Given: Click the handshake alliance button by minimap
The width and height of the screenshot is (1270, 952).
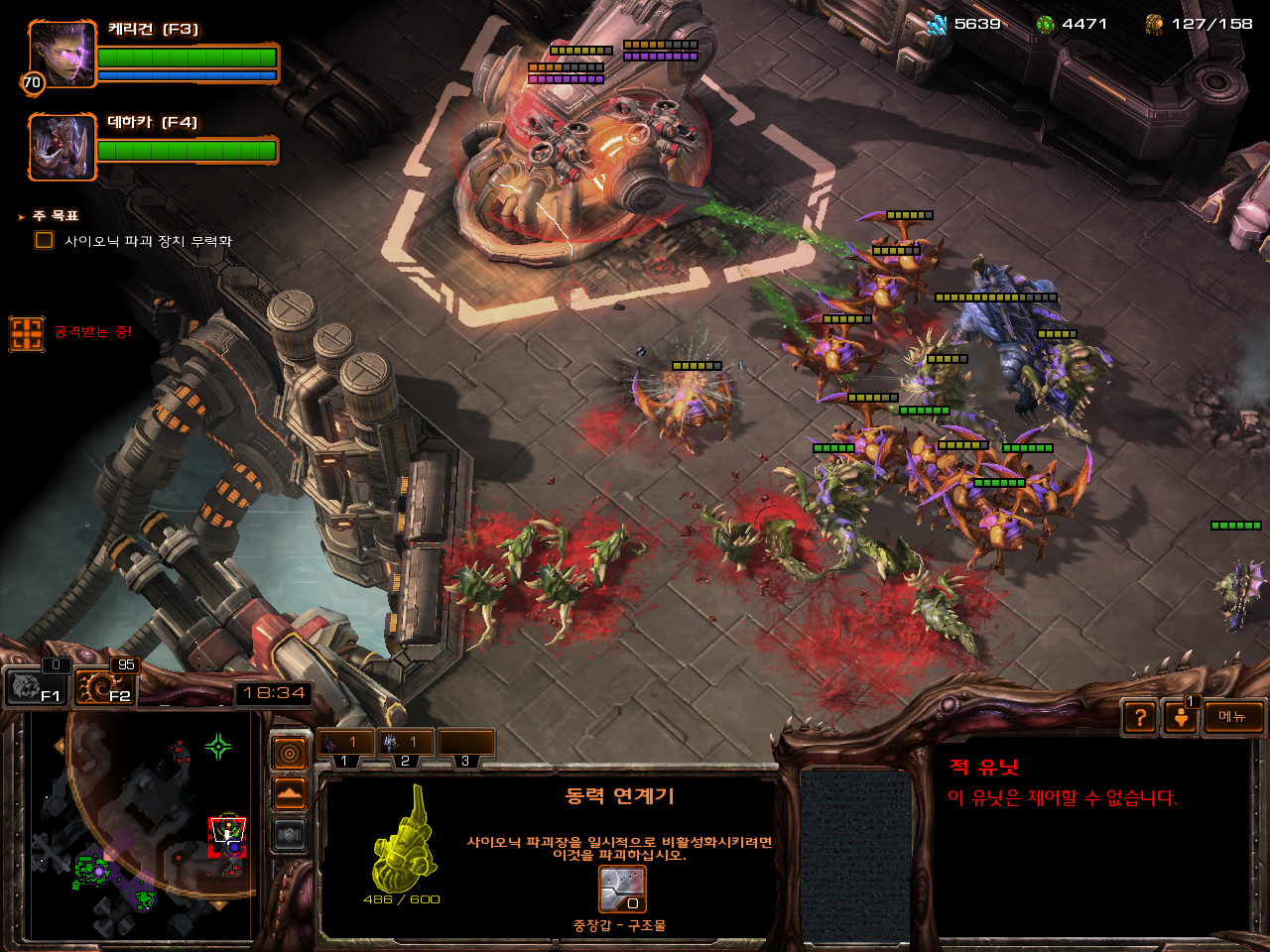Looking at the screenshot, I should [x=289, y=835].
